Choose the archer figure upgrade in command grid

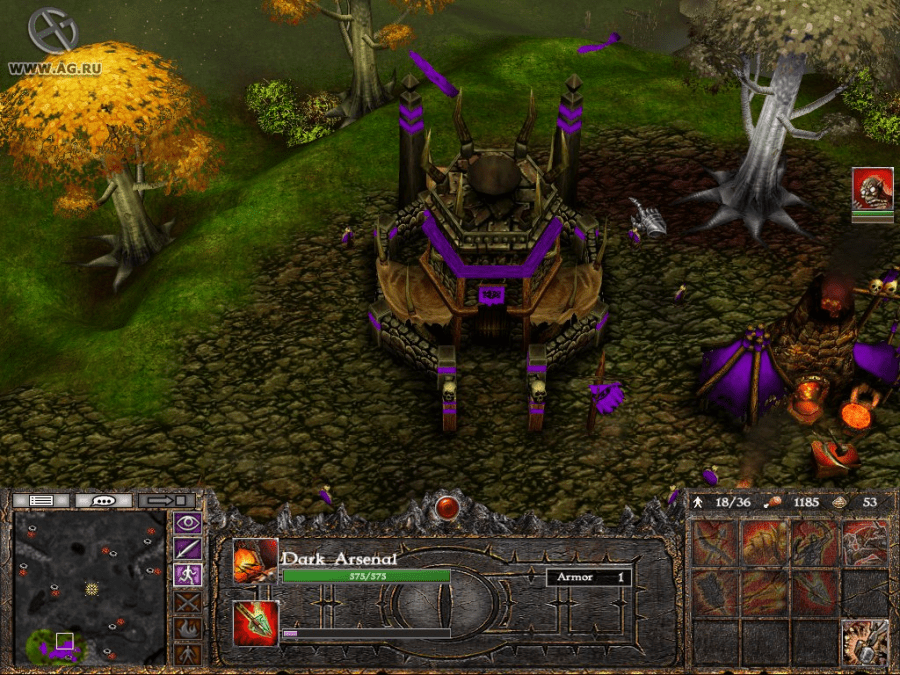tap(815, 544)
